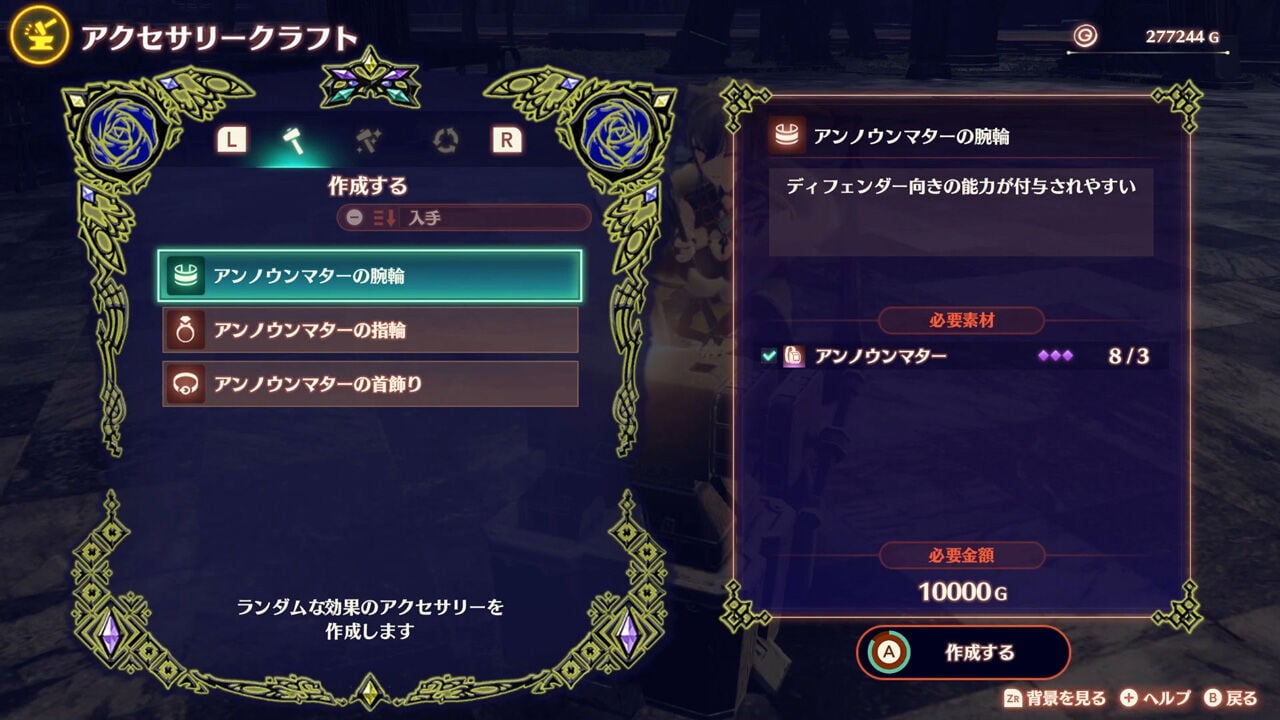Open the sparkling hammer enhancement tab
The height and width of the screenshot is (720, 1280).
pyautogui.click(x=366, y=141)
